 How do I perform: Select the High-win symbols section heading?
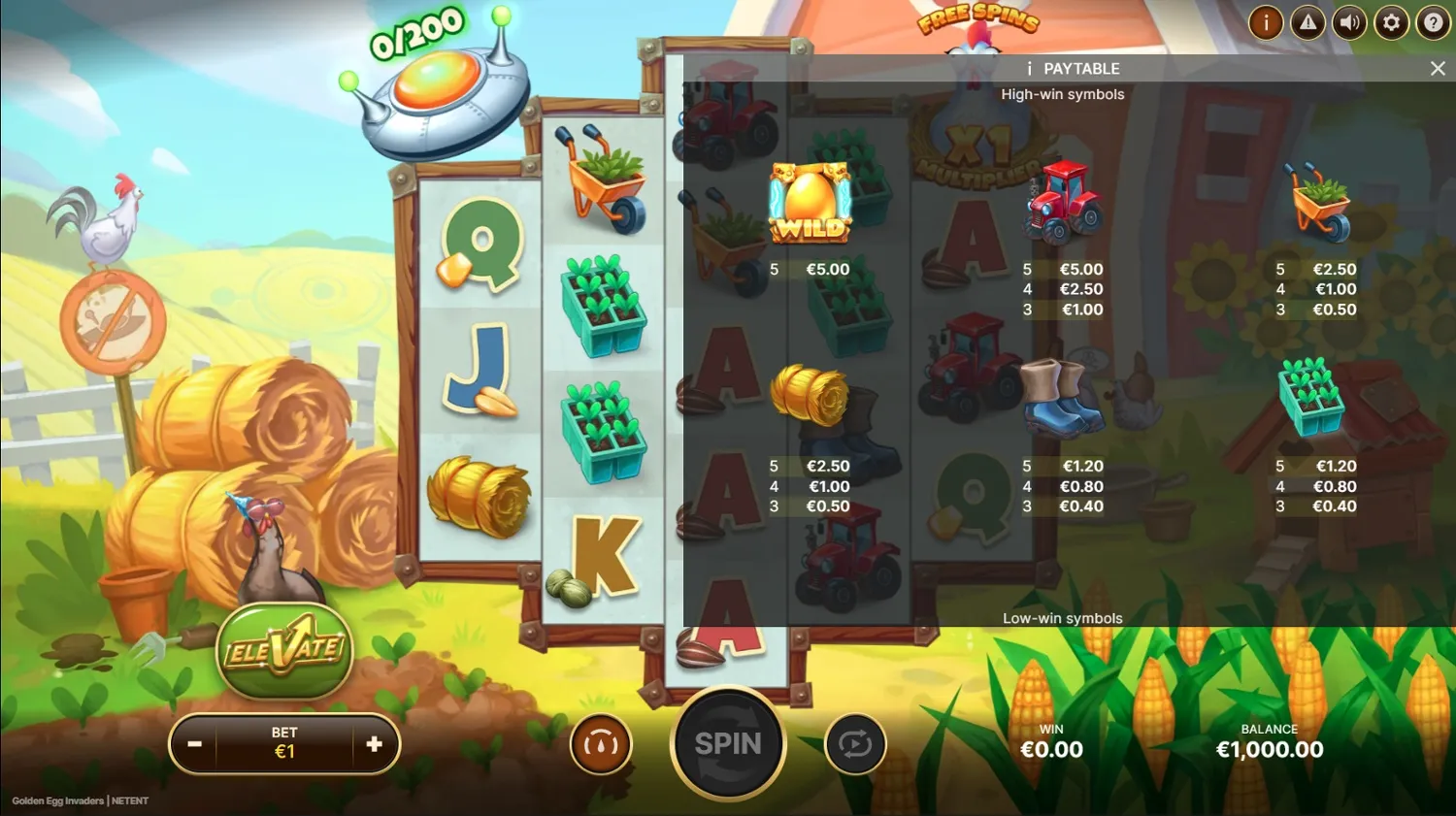click(1063, 94)
